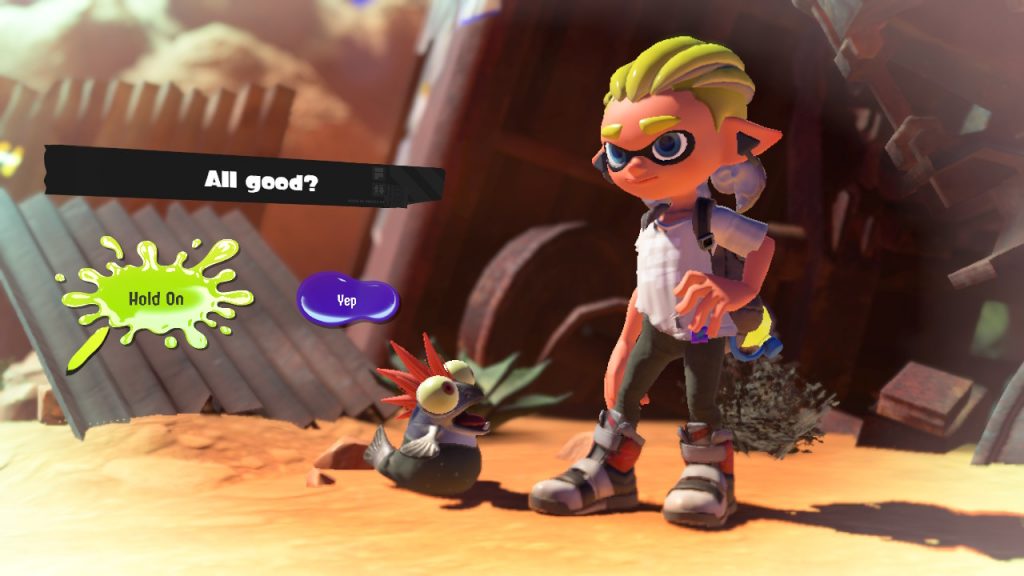This screenshot has width=1024, height=576.
Task: Choose the green Hold On option
Action: [x=158, y=297]
